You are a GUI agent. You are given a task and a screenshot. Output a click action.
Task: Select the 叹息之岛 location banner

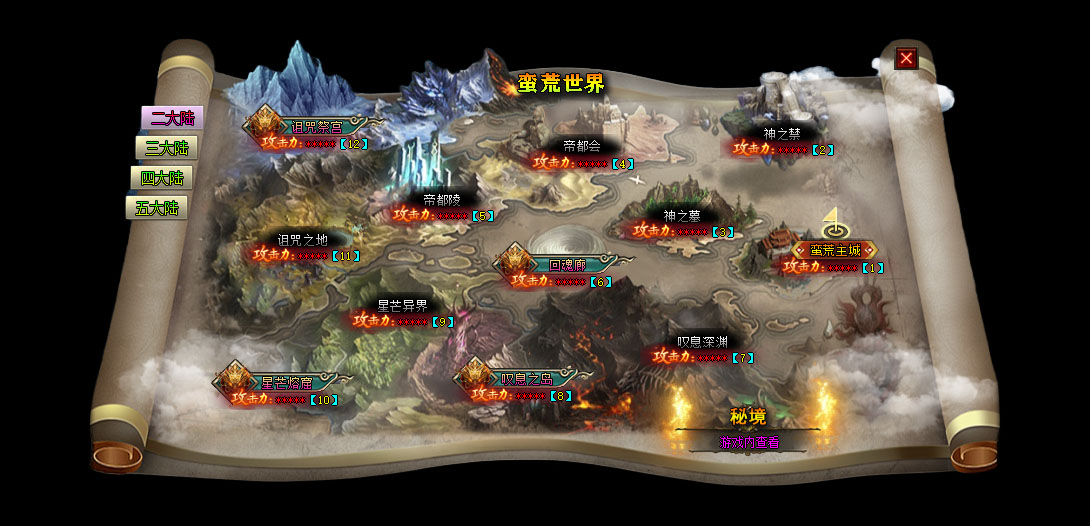[x=526, y=379]
